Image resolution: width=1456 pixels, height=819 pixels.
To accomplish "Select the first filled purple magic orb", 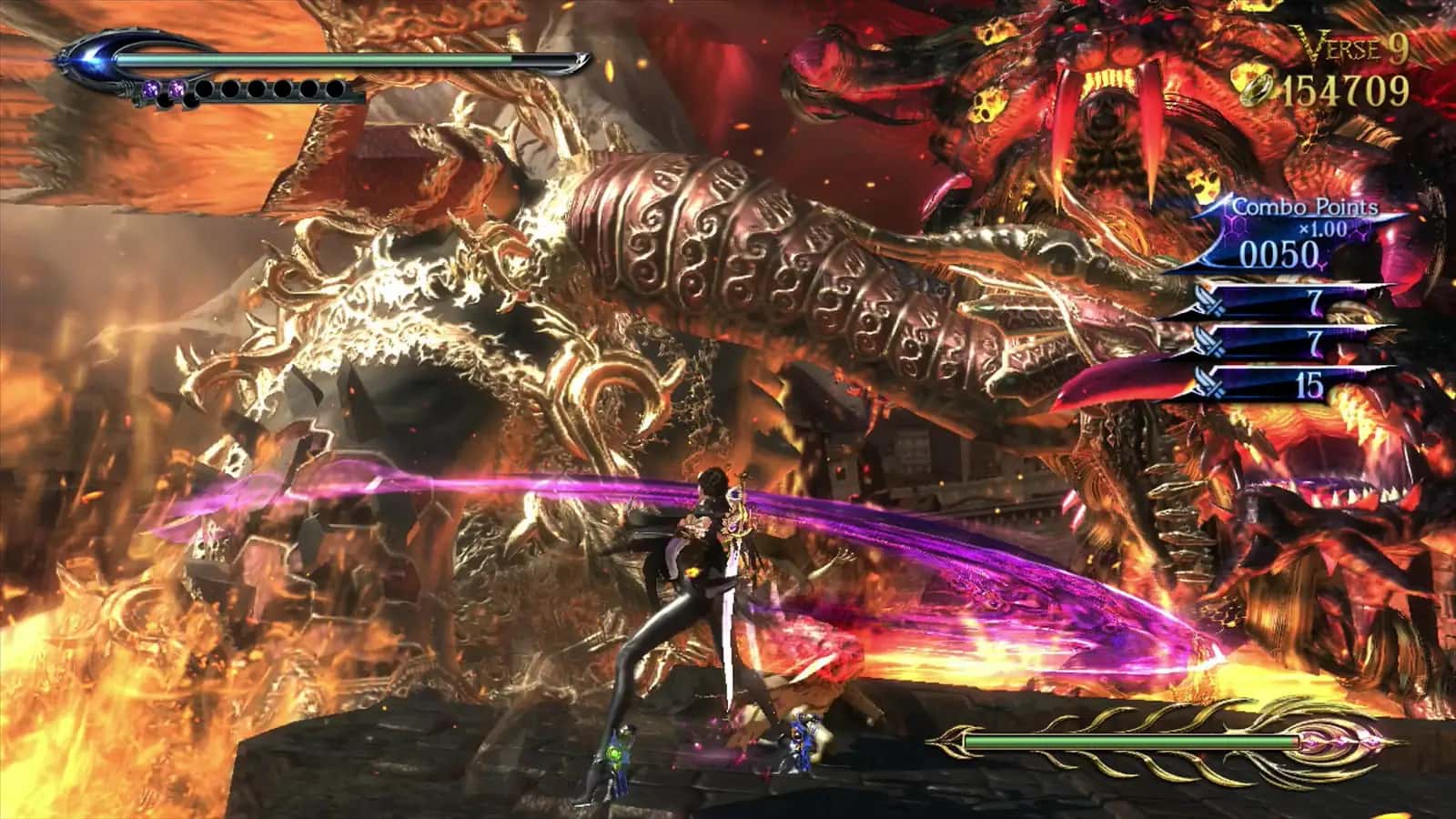I will [151, 87].
